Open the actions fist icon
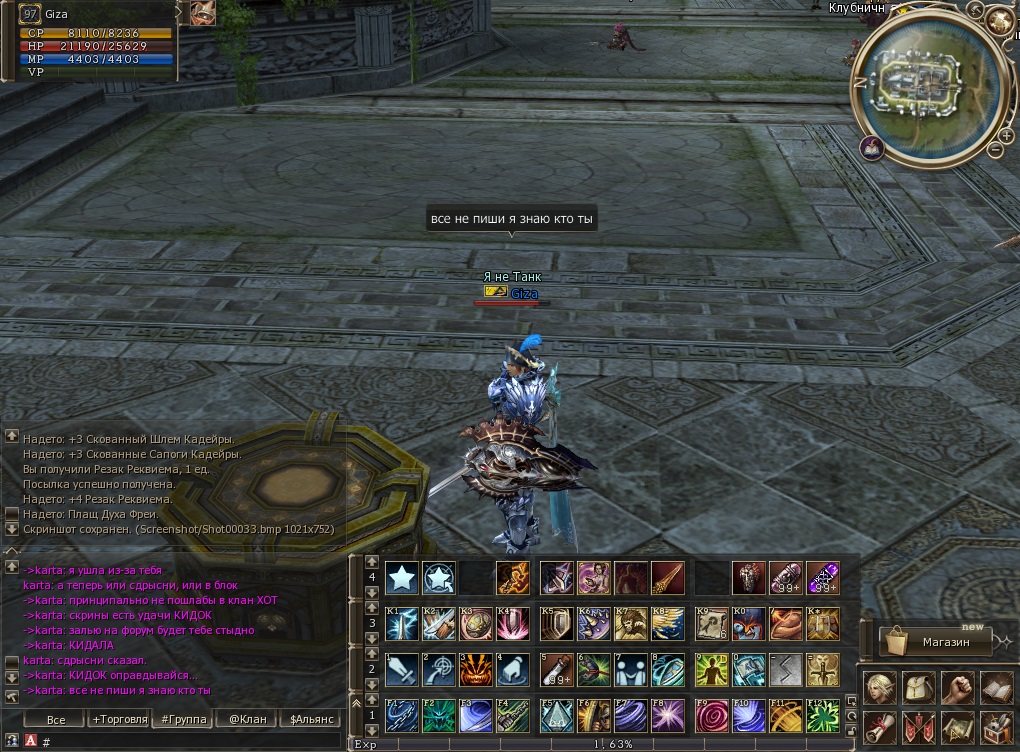Image resolution: width=1020 pixels, height=752 pixels. tap(958, 687)
